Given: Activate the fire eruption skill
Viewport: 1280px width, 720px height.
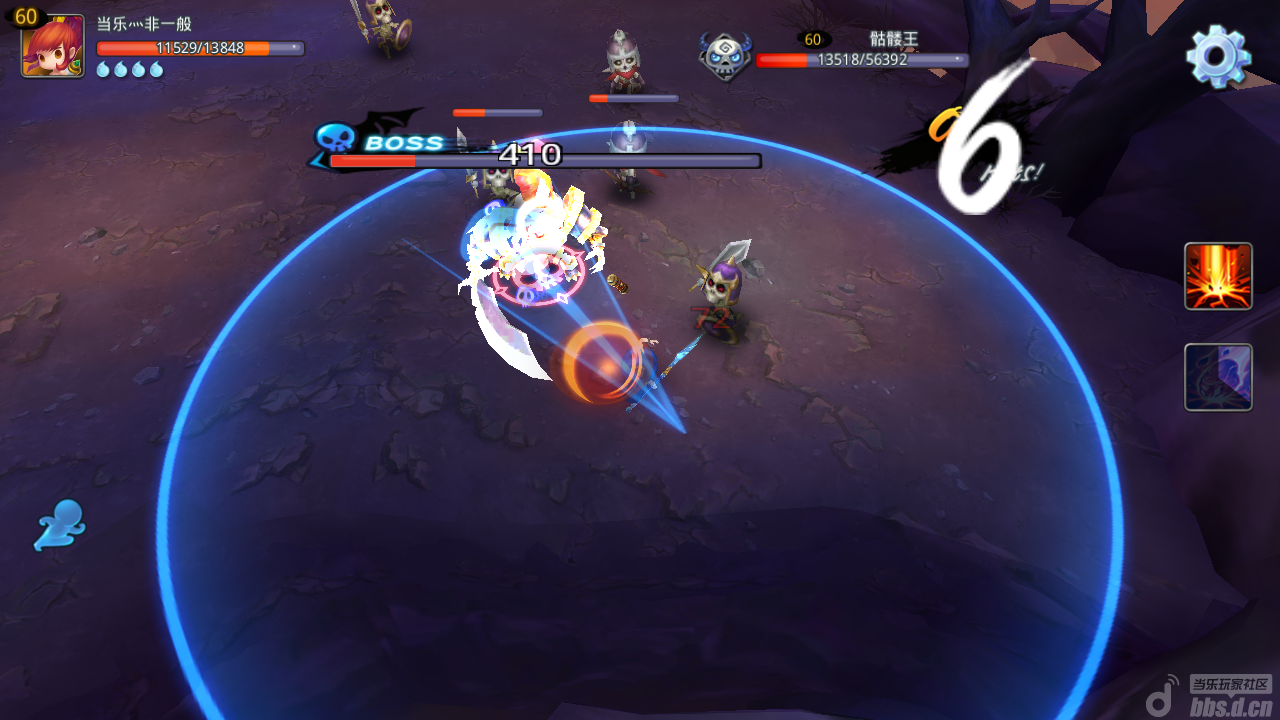Looking at the screenshot, I should tap(1218, 276).
